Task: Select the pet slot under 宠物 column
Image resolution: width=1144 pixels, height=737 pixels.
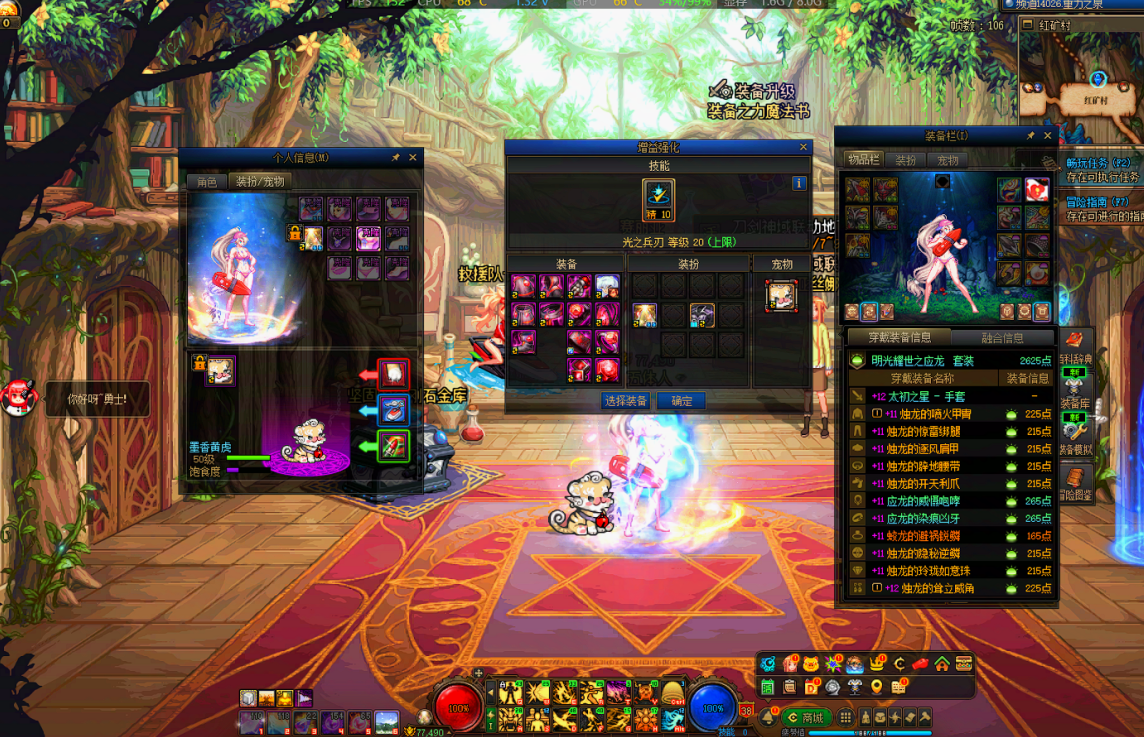Action: (x=781, y=296)
